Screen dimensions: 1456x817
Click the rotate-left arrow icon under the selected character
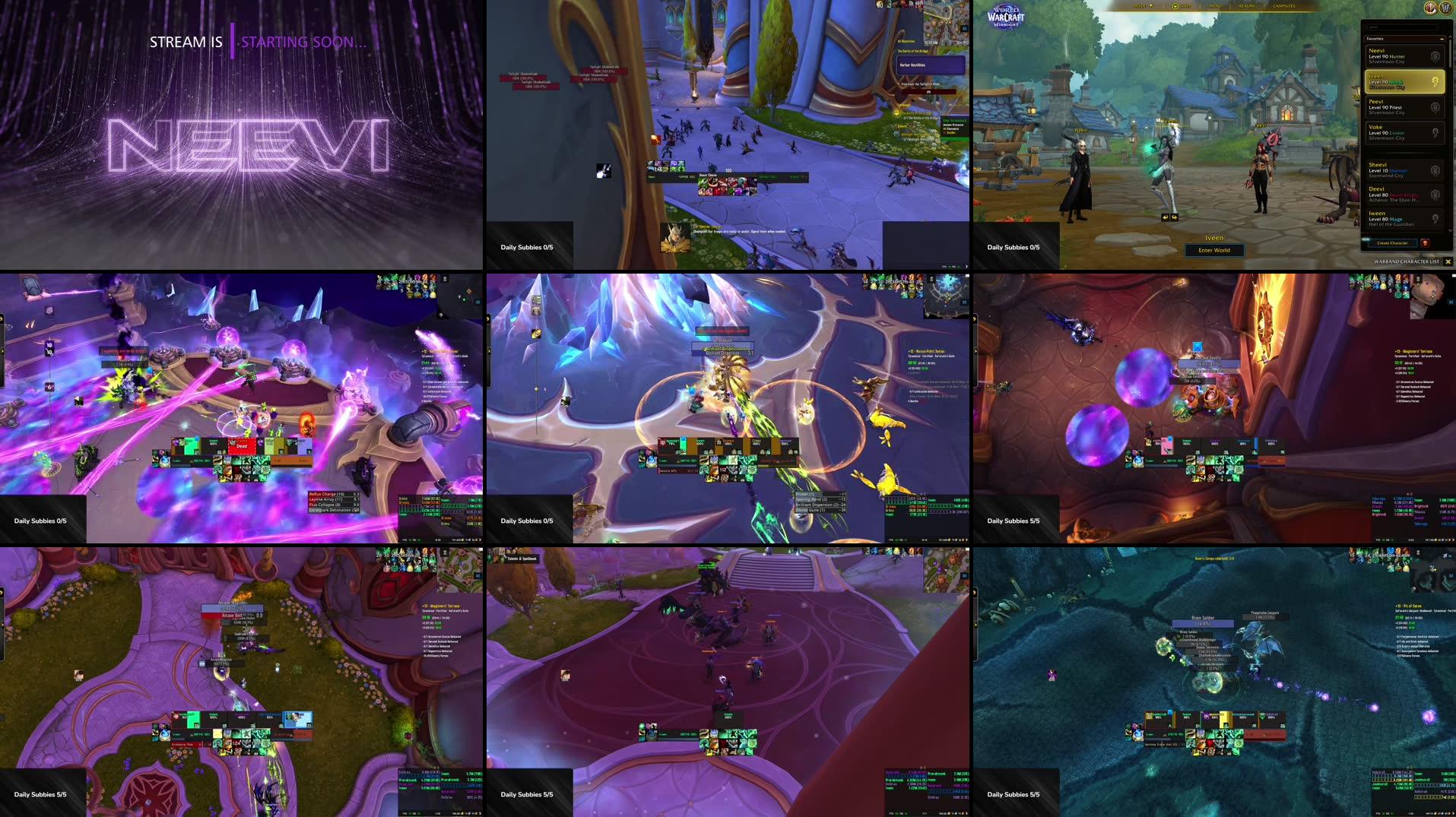1165,217
